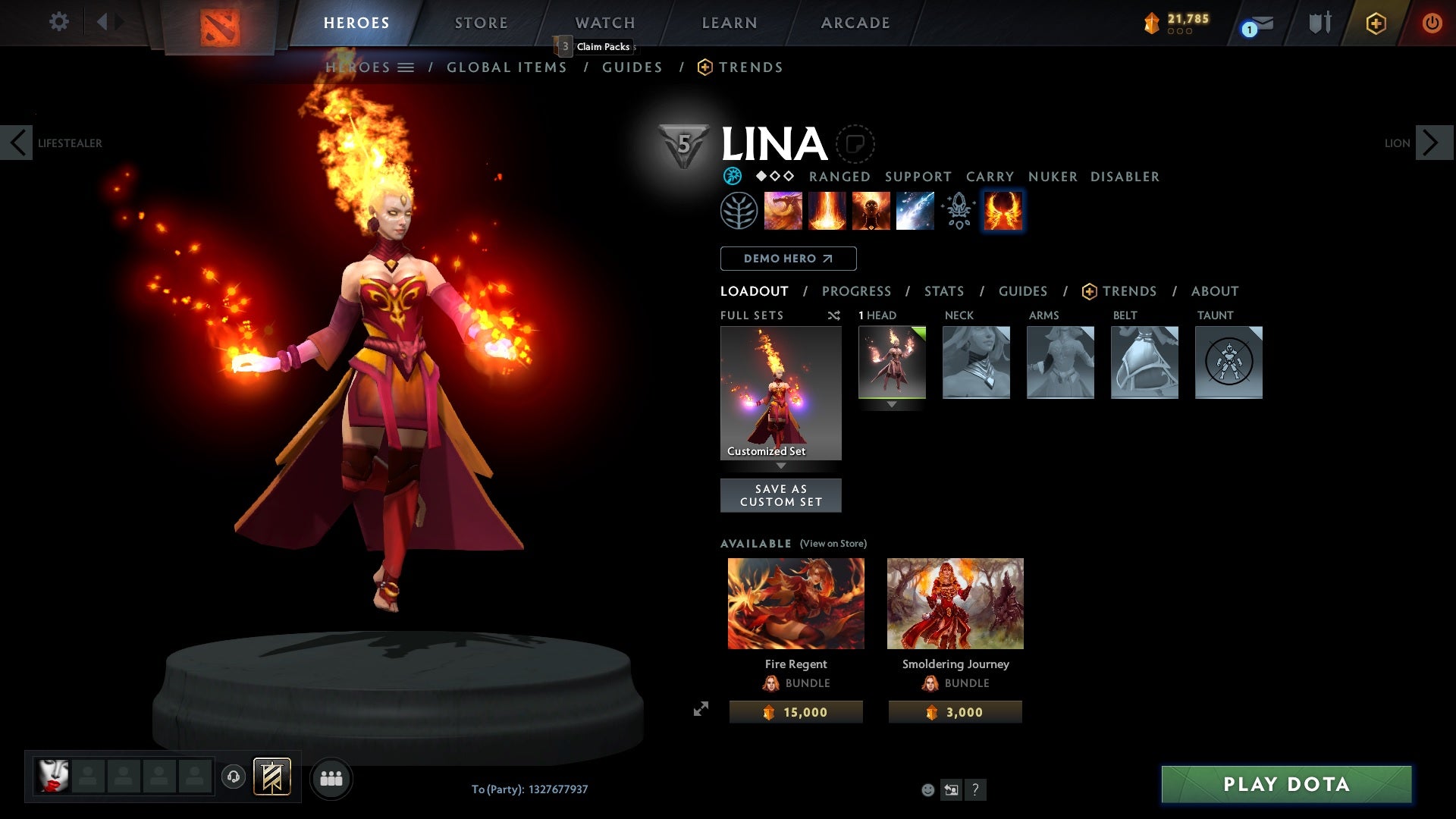
Task: Save loadout as custom set
Action: (x=780, y=495)
